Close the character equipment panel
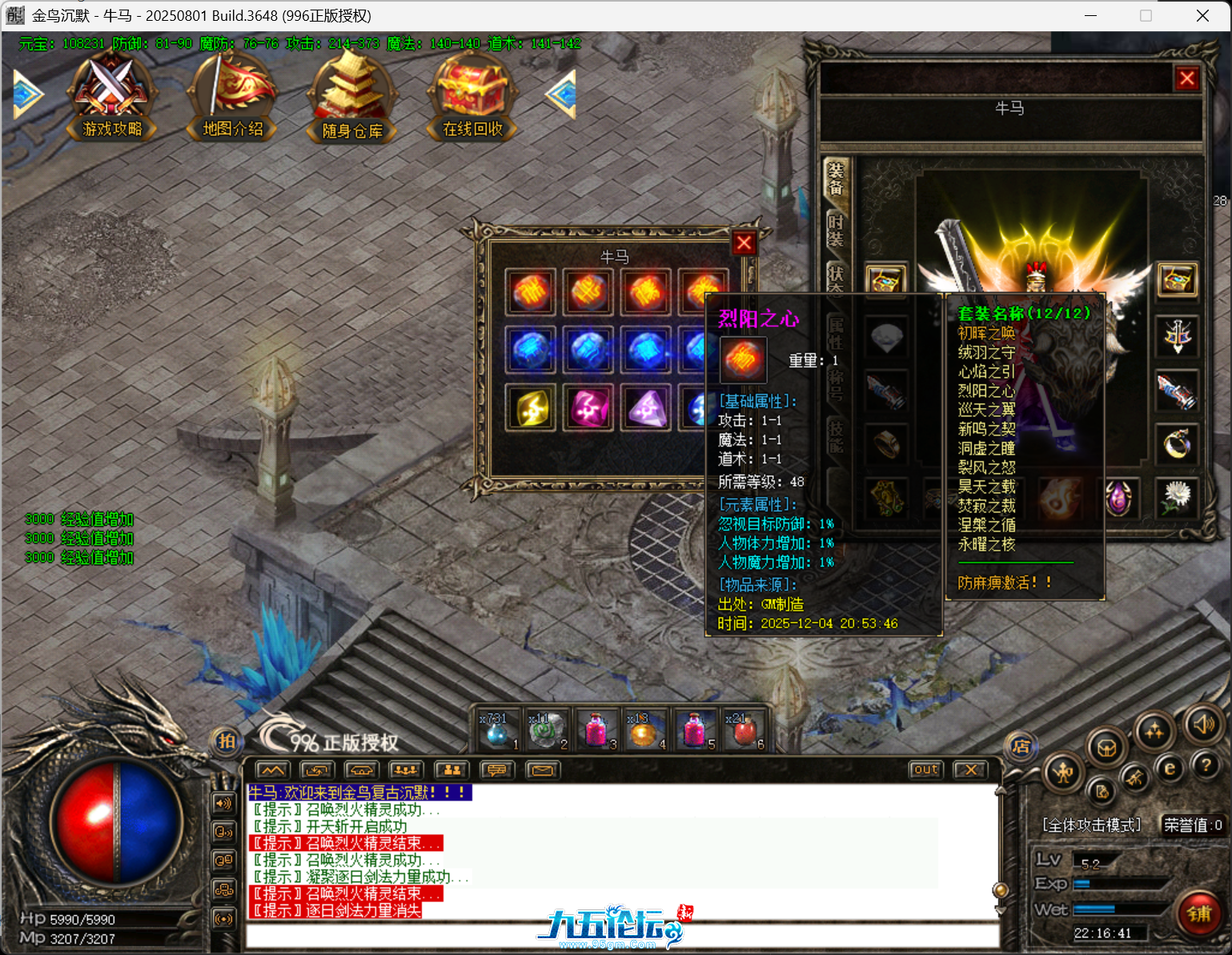 point(1186,78)
